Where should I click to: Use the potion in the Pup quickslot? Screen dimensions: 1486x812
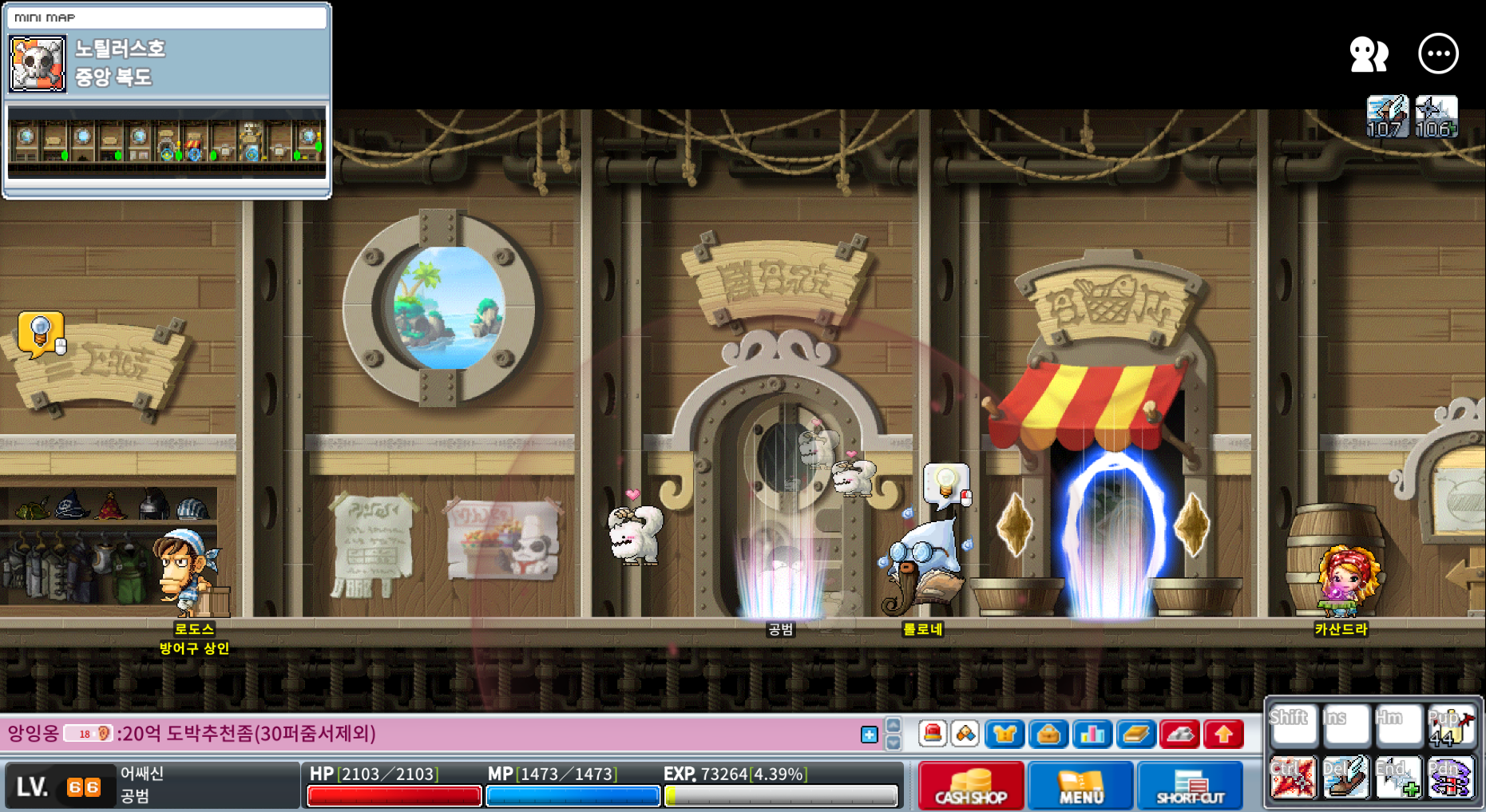(x=1450, y=726)
